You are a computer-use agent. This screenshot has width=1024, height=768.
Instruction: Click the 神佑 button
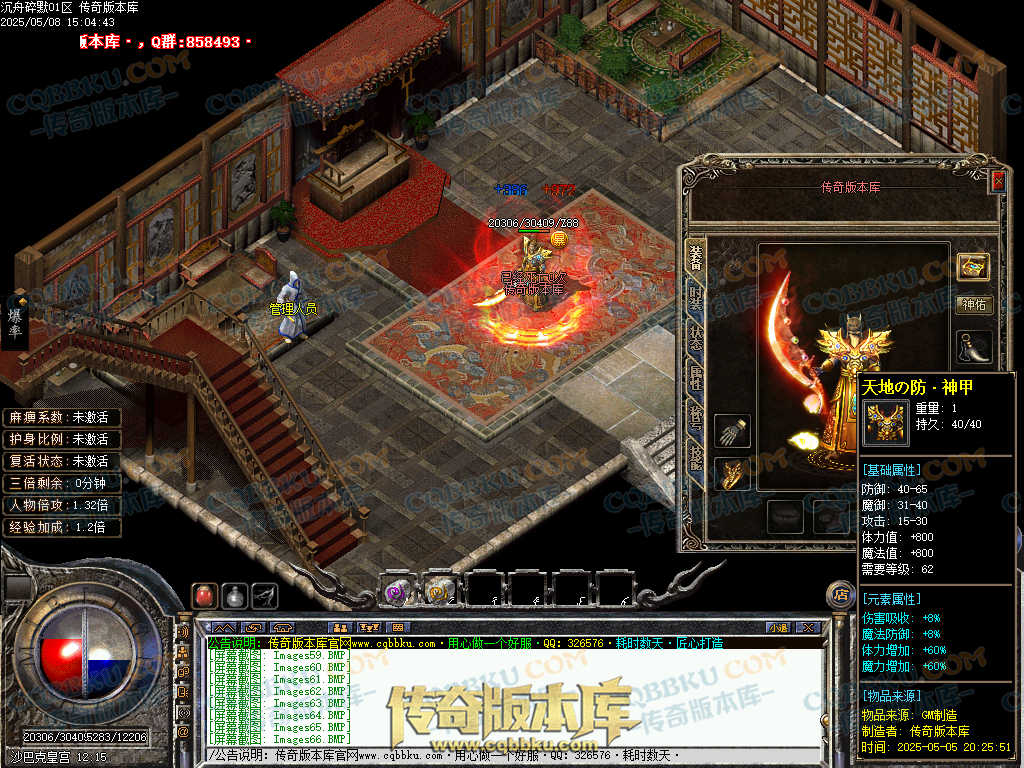pos(974,305)
